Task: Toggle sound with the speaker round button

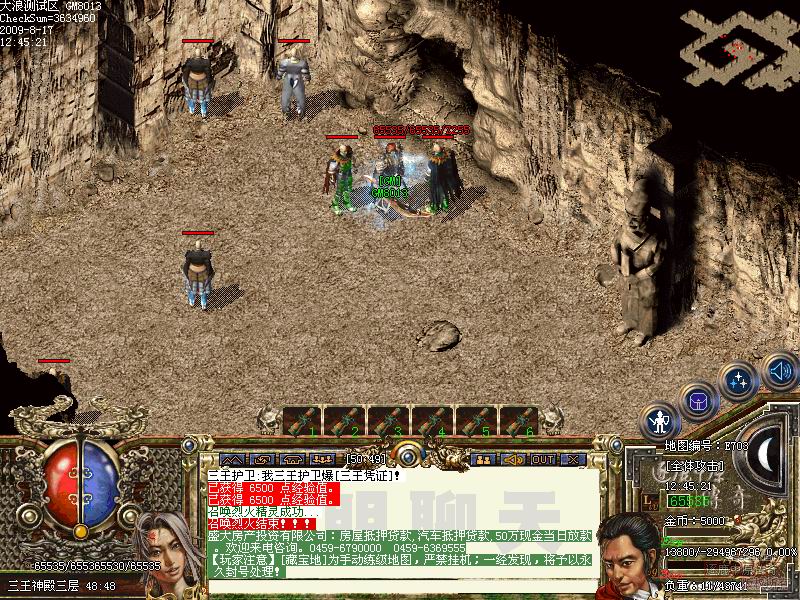Action: click(779, 371)
